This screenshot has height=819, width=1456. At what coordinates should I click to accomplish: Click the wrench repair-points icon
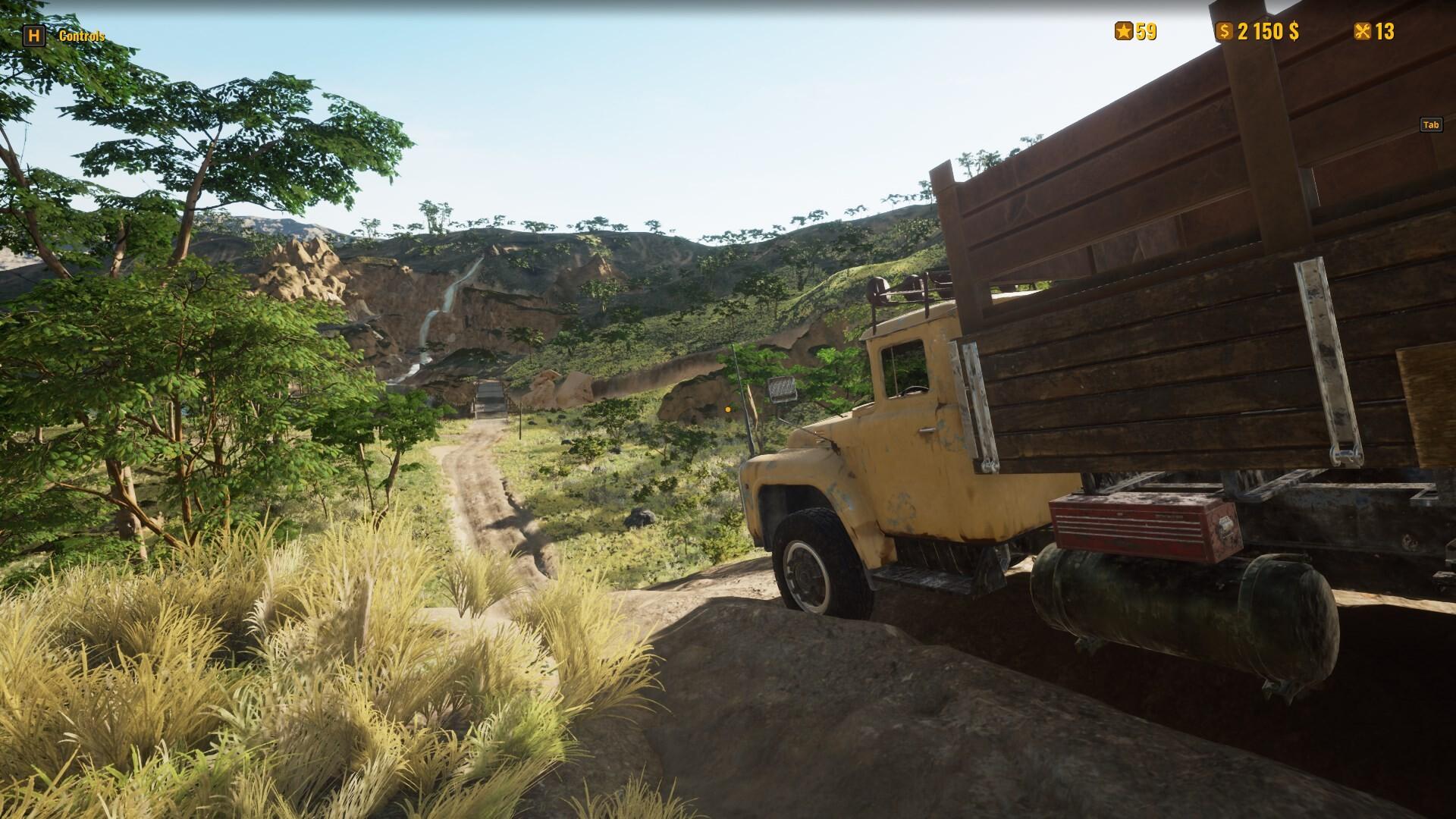1361,32
